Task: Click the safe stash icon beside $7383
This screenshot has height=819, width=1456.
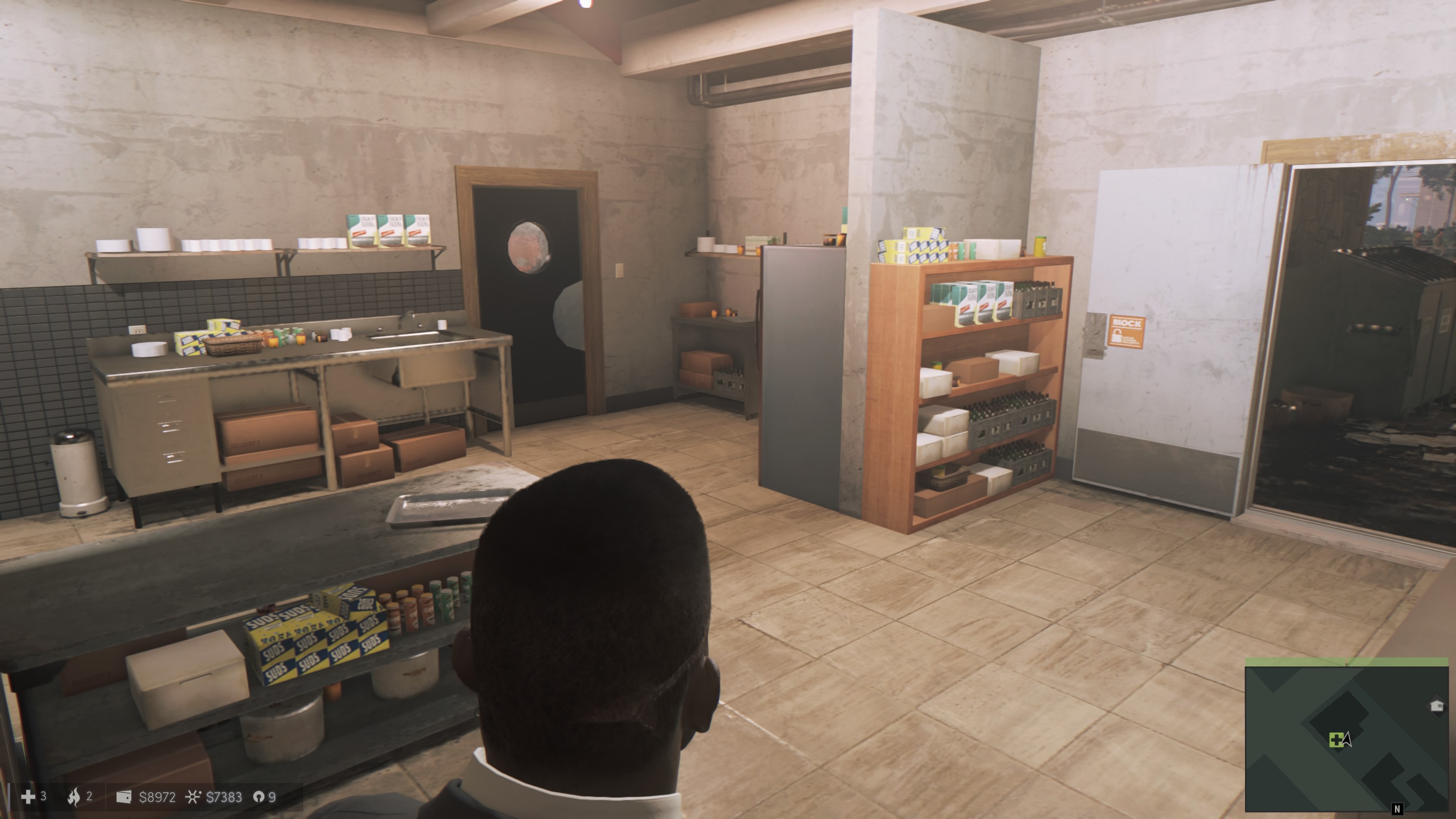Action: (193, 797)
